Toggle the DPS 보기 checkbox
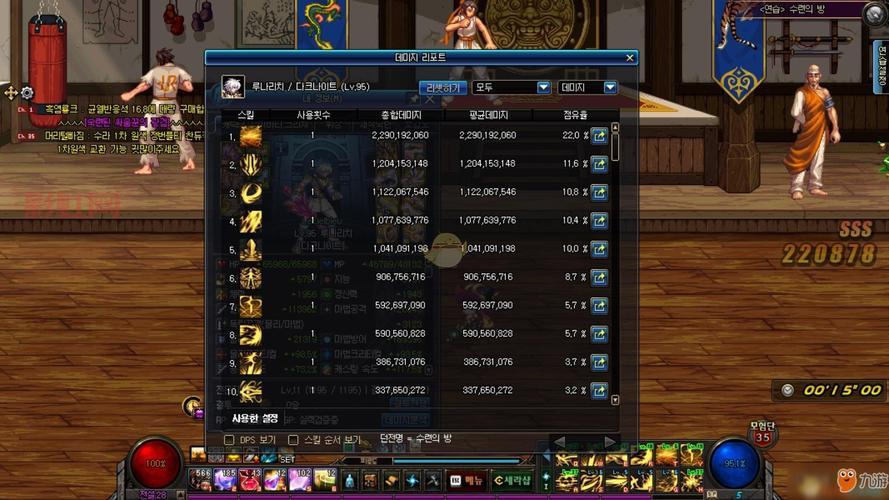This screenshot has height=500, width=889. [229, 439]
